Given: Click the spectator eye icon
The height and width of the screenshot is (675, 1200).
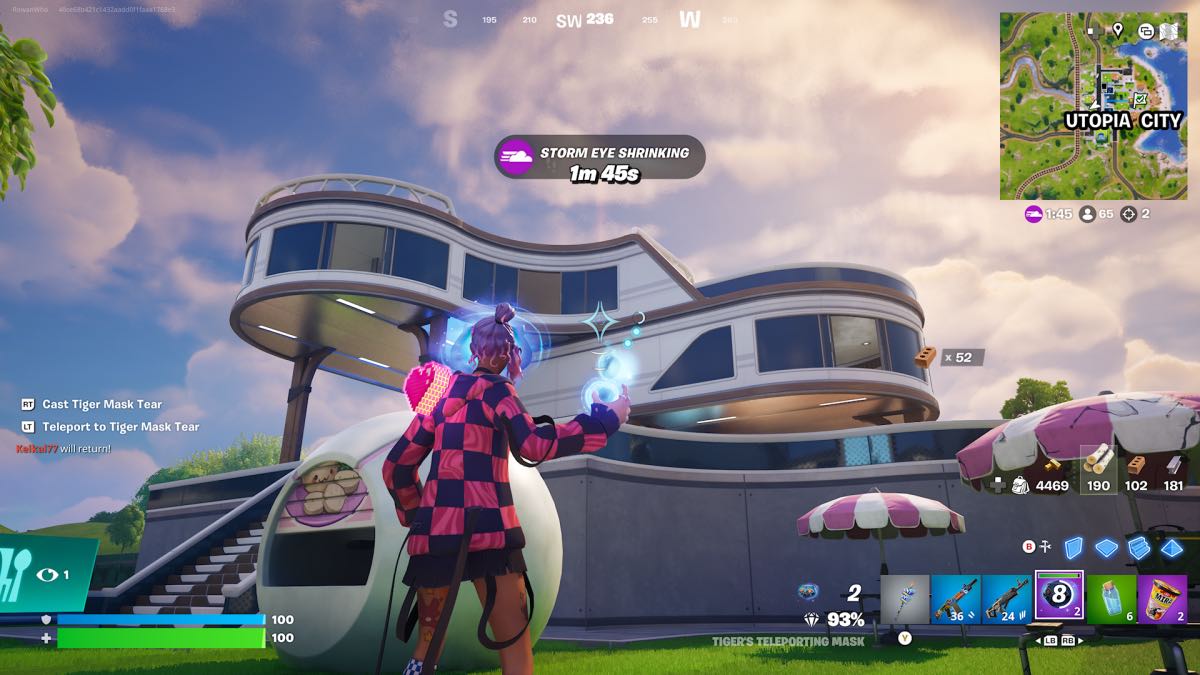Looking at the screenshot, I should (46, 575).
